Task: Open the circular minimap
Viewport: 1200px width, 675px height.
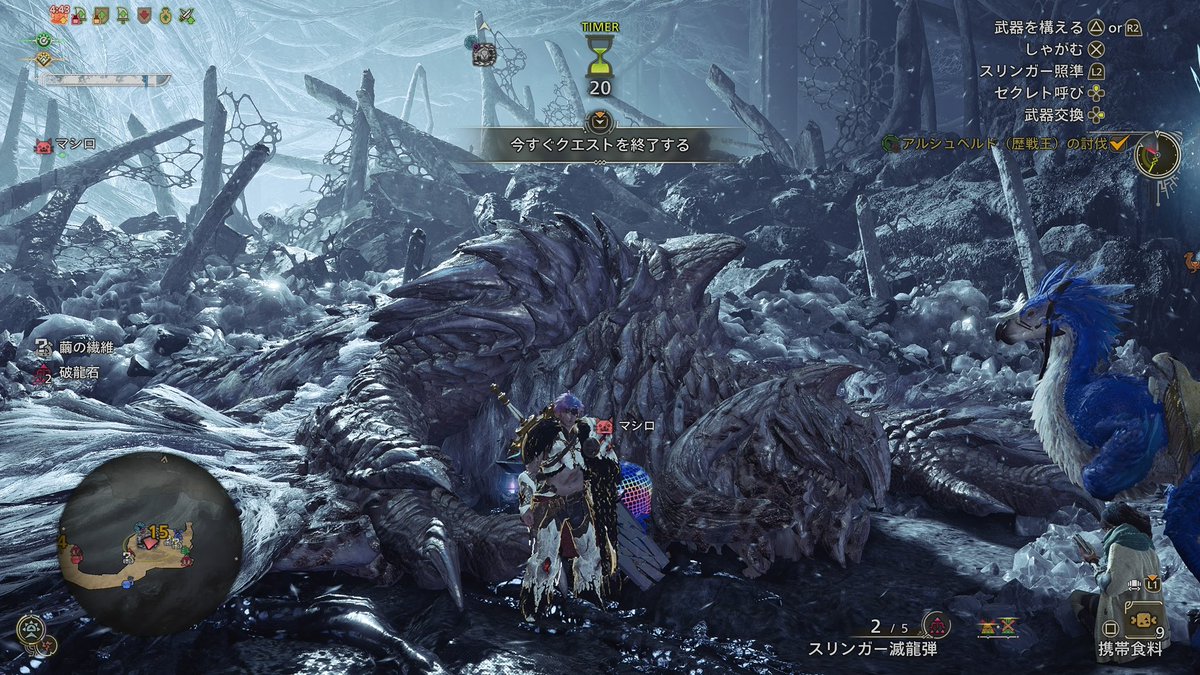Action: click(x=150, y=543)
